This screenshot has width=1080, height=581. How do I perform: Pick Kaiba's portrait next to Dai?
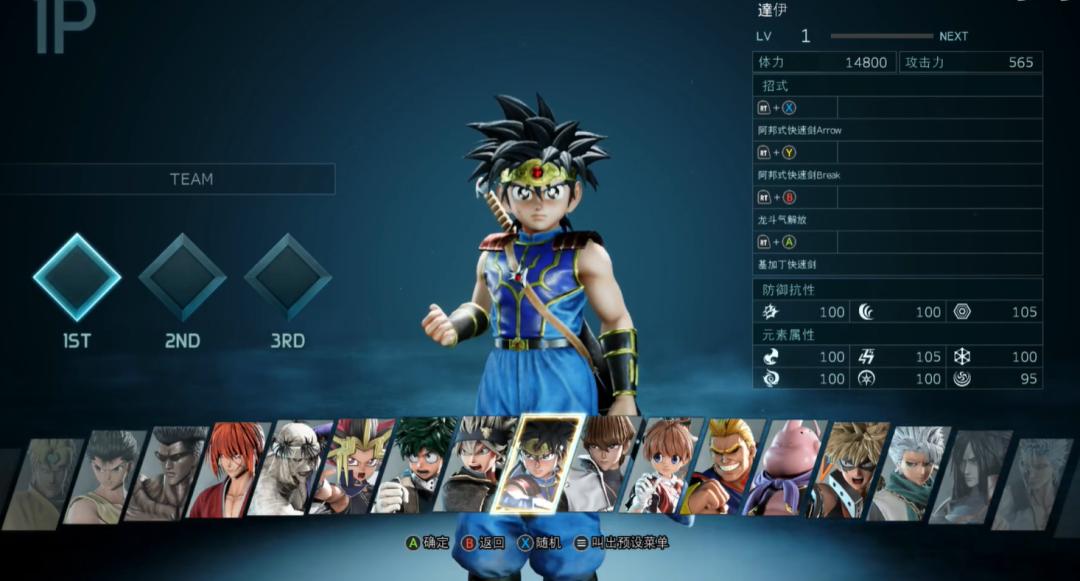click(x=600, y=466)
